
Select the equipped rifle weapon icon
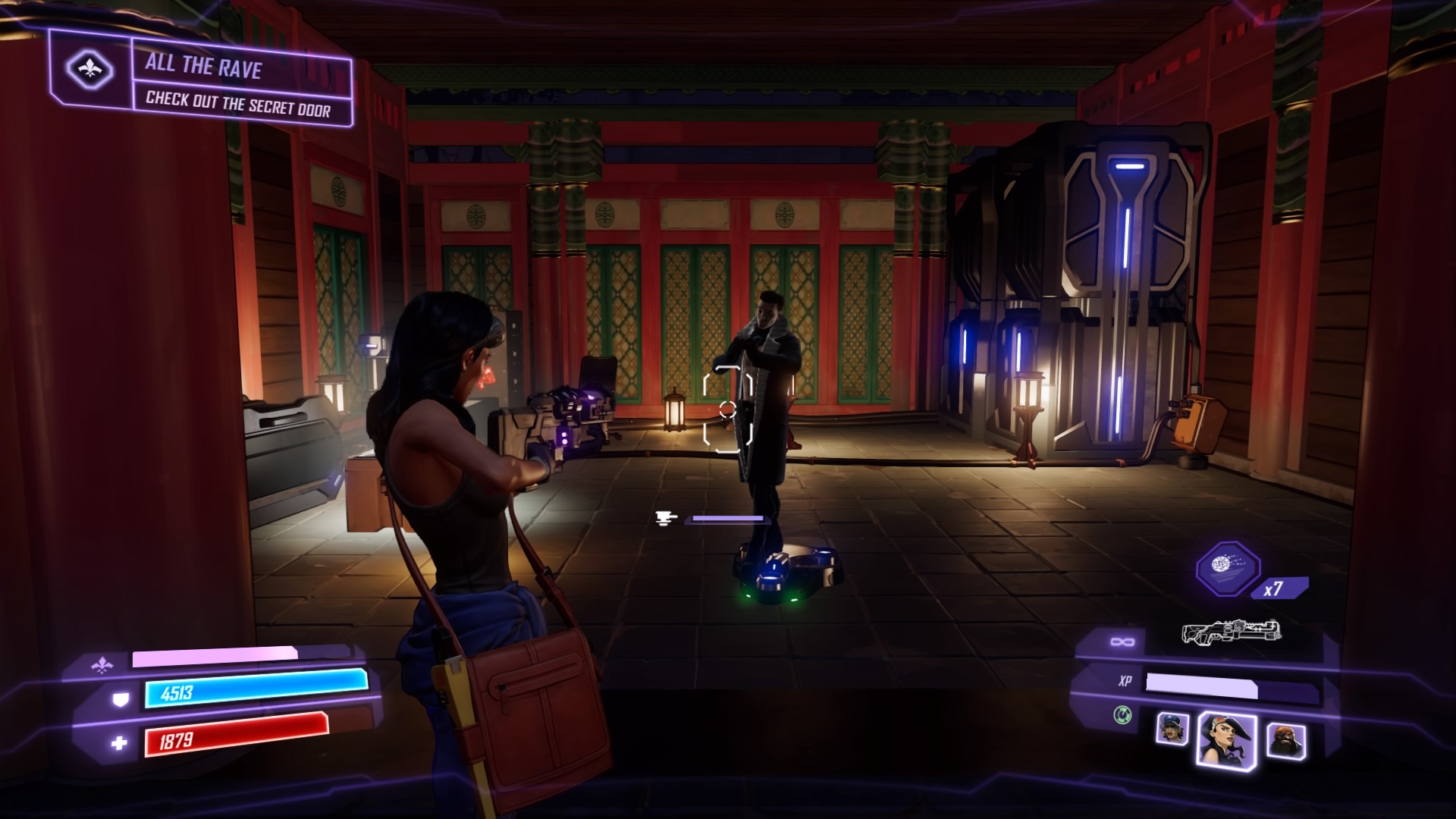(x=1231, y=631)
